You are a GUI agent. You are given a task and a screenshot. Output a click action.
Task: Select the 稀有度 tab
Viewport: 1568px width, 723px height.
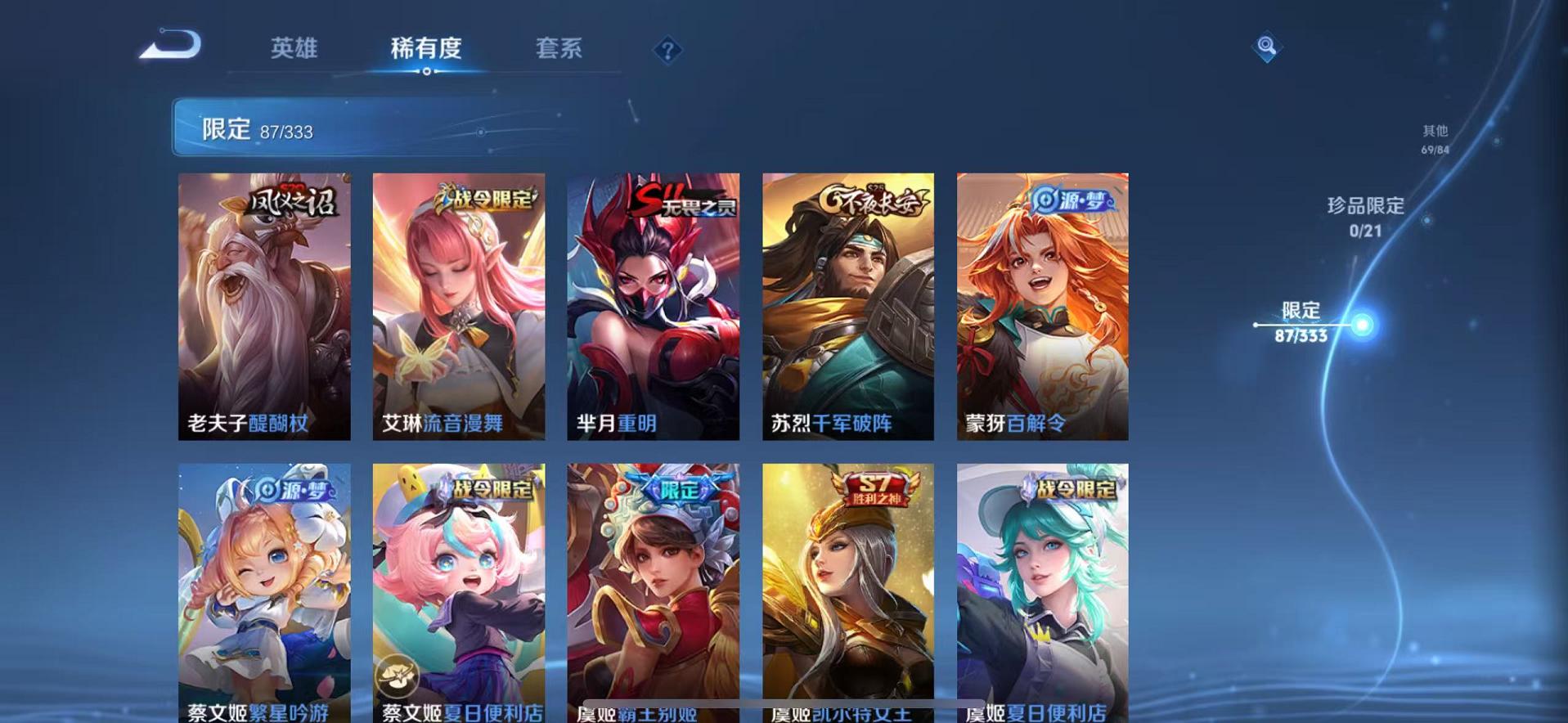(x=426, y=49)
